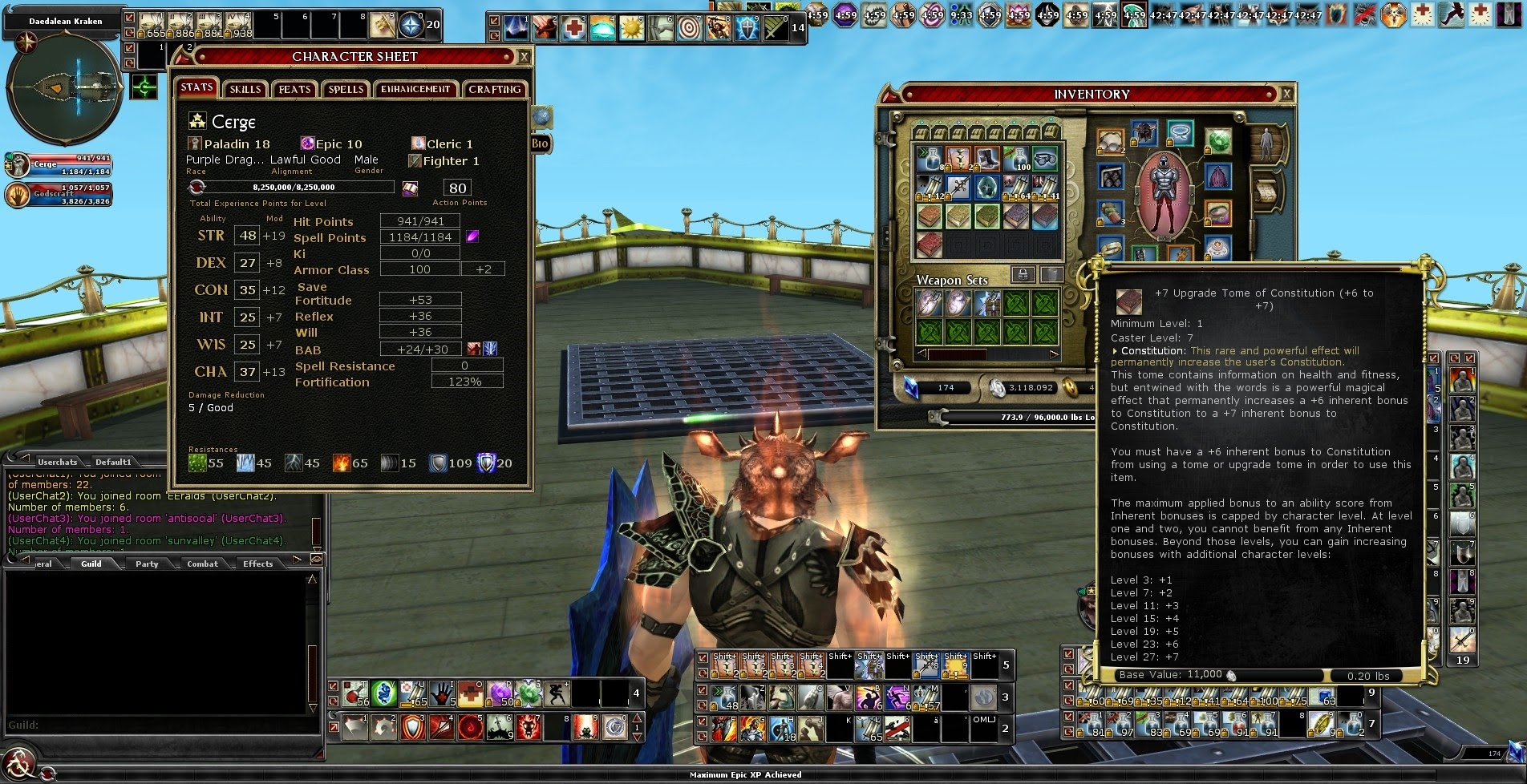Select the equipped green gem trinket slot
1527x784 pixels.
1218,142
